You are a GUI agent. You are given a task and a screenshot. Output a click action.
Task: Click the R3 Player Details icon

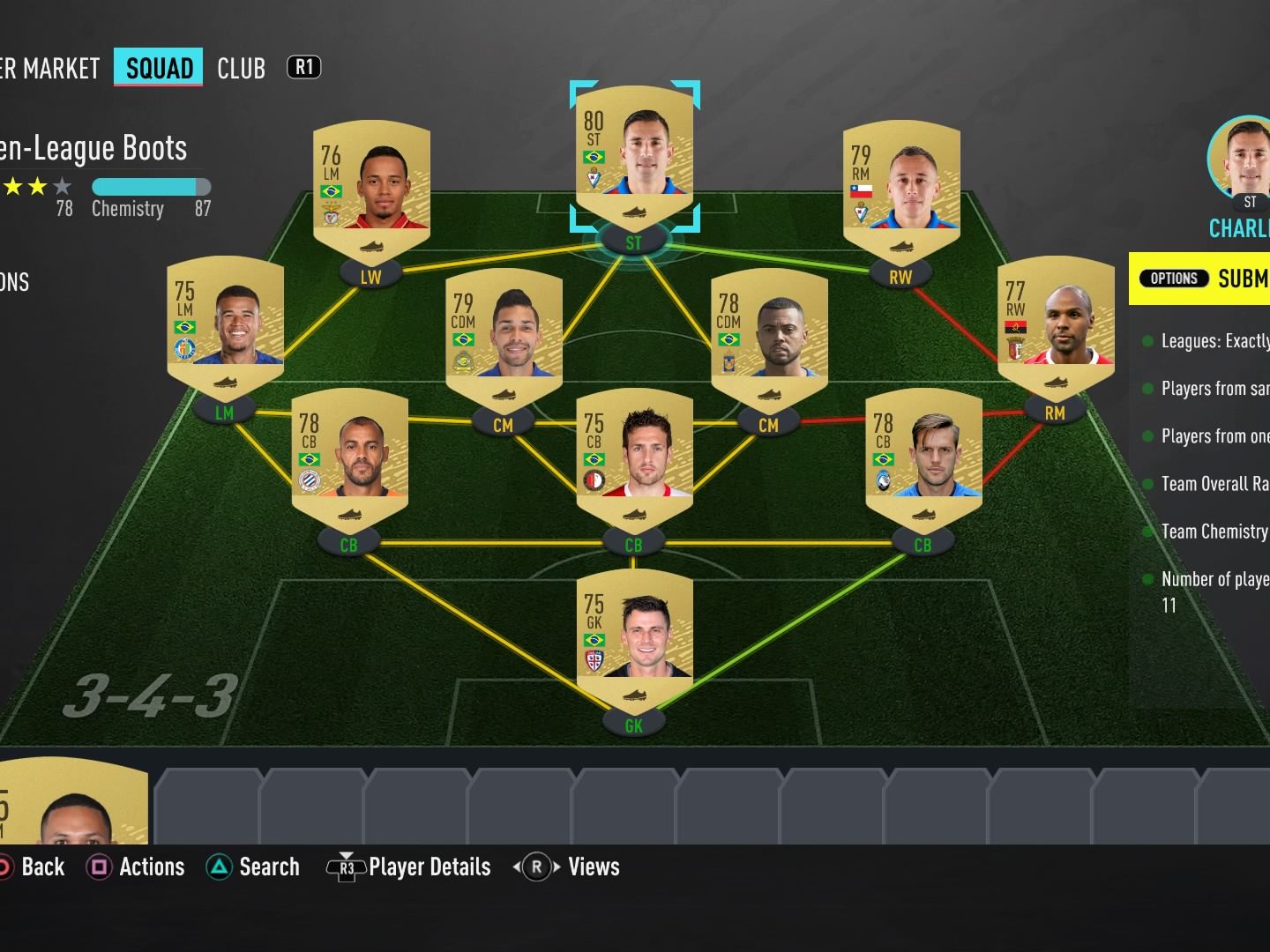[x=347, y=866]
